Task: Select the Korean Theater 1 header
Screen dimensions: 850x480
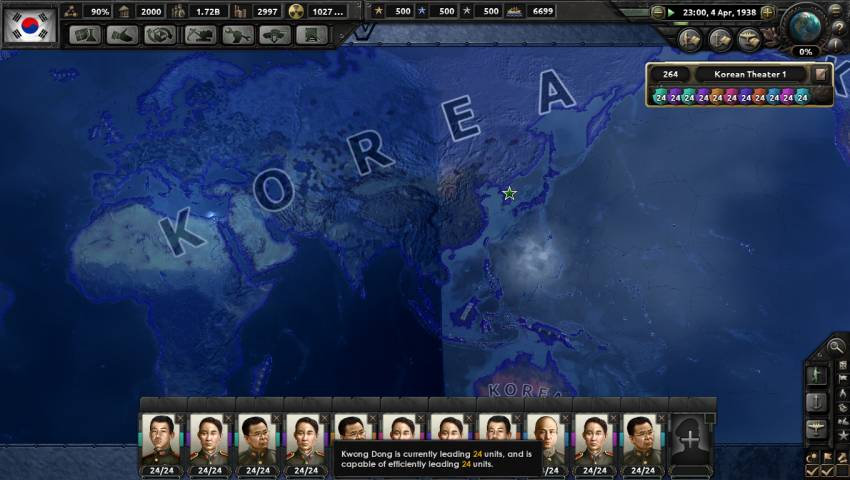Action: click(750, 74)
